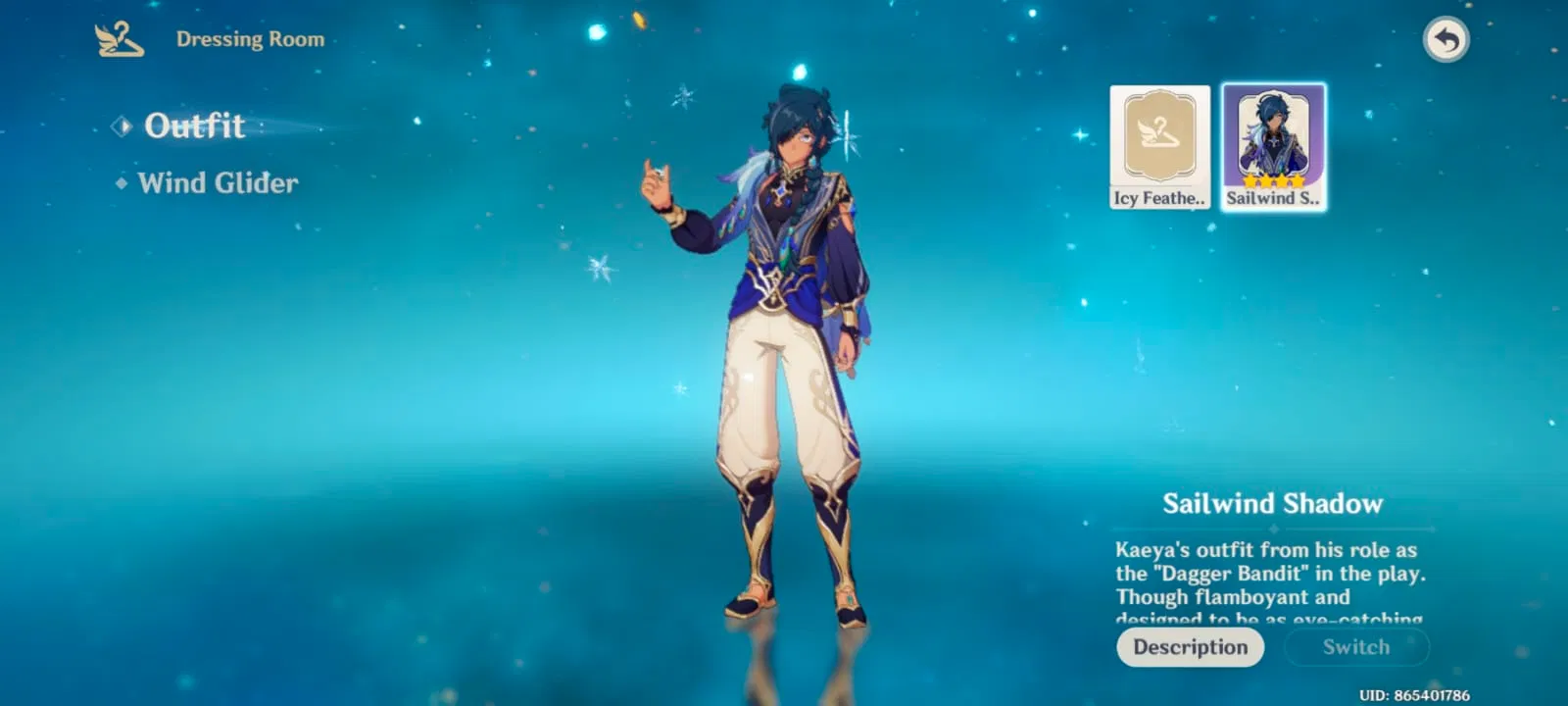Click the Description button

[x=1190, y=647]
